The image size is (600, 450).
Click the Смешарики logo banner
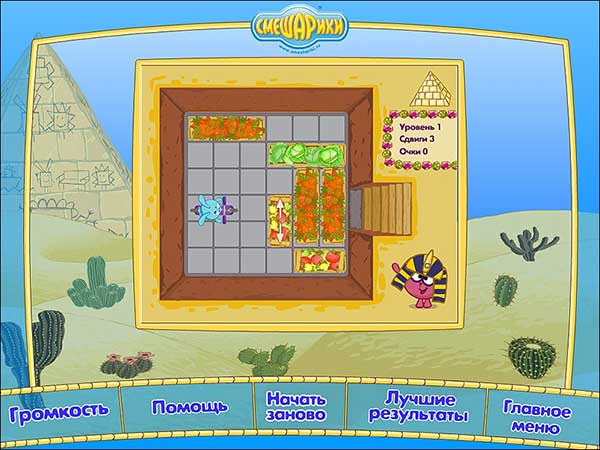click(299, 27)
